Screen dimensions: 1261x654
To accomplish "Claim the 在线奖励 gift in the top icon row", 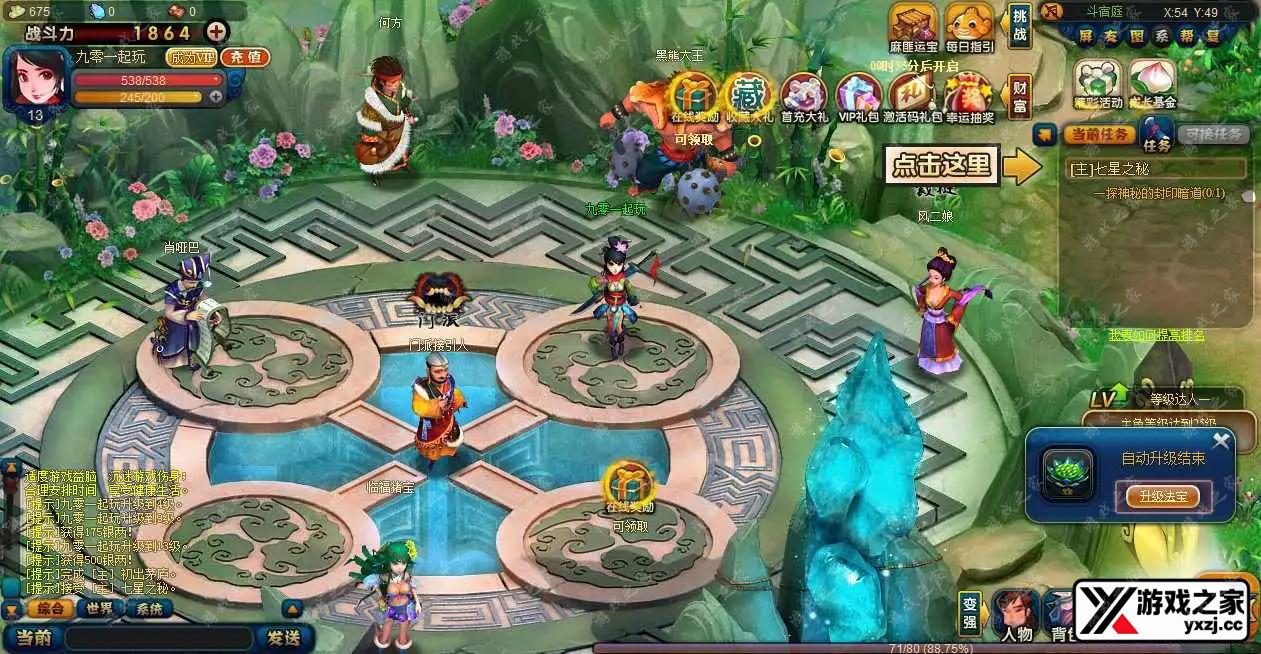I will point(689,96).
